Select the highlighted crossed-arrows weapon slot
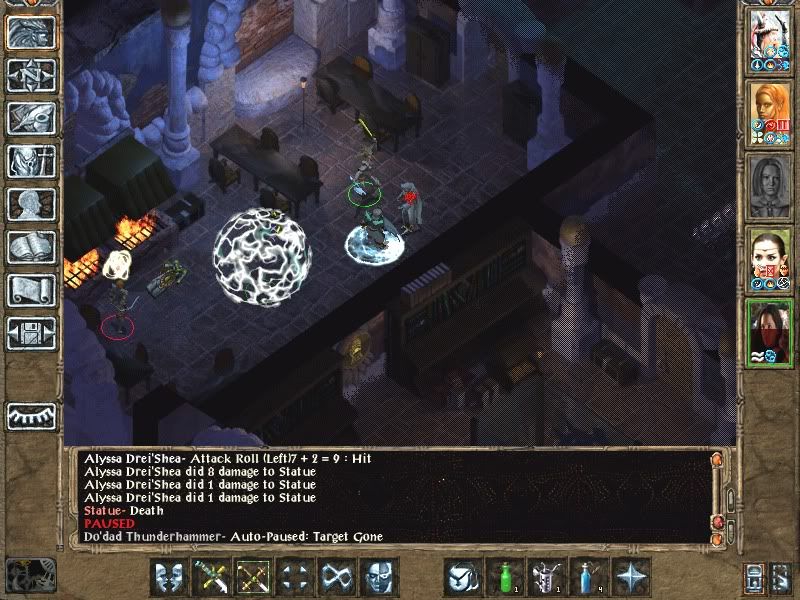Viewport: 800px width, 600px height. 253,577
